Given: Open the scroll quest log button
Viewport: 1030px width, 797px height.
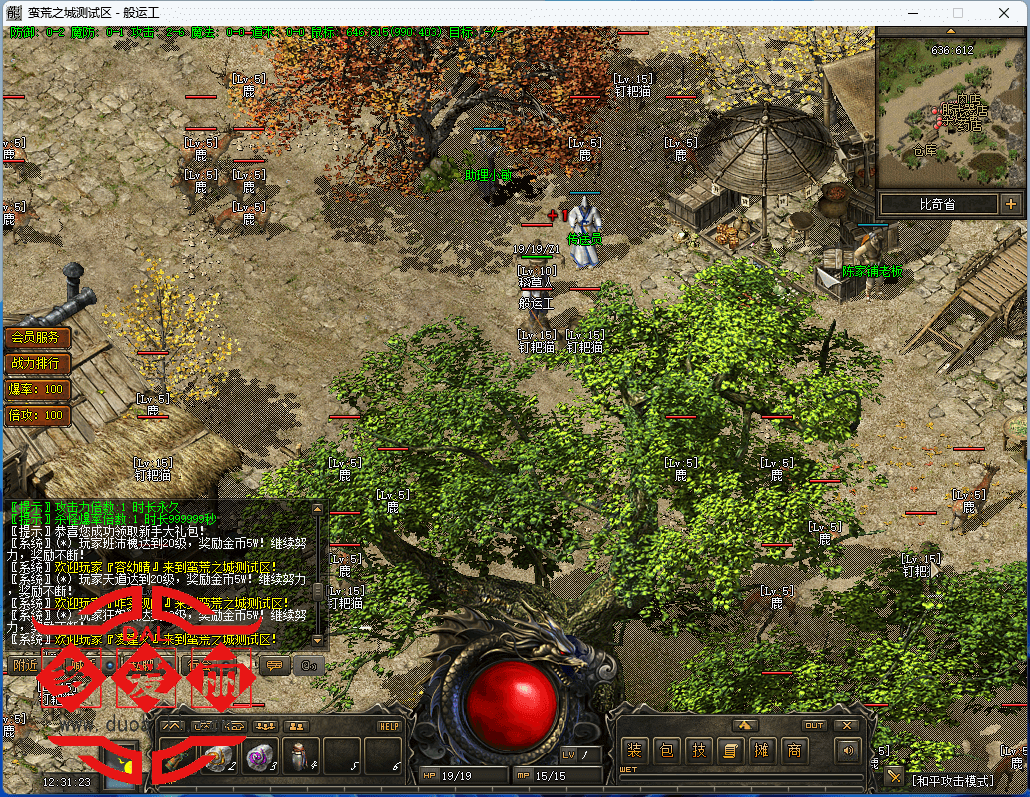Looking at the screenshot, I should (731, 750).
